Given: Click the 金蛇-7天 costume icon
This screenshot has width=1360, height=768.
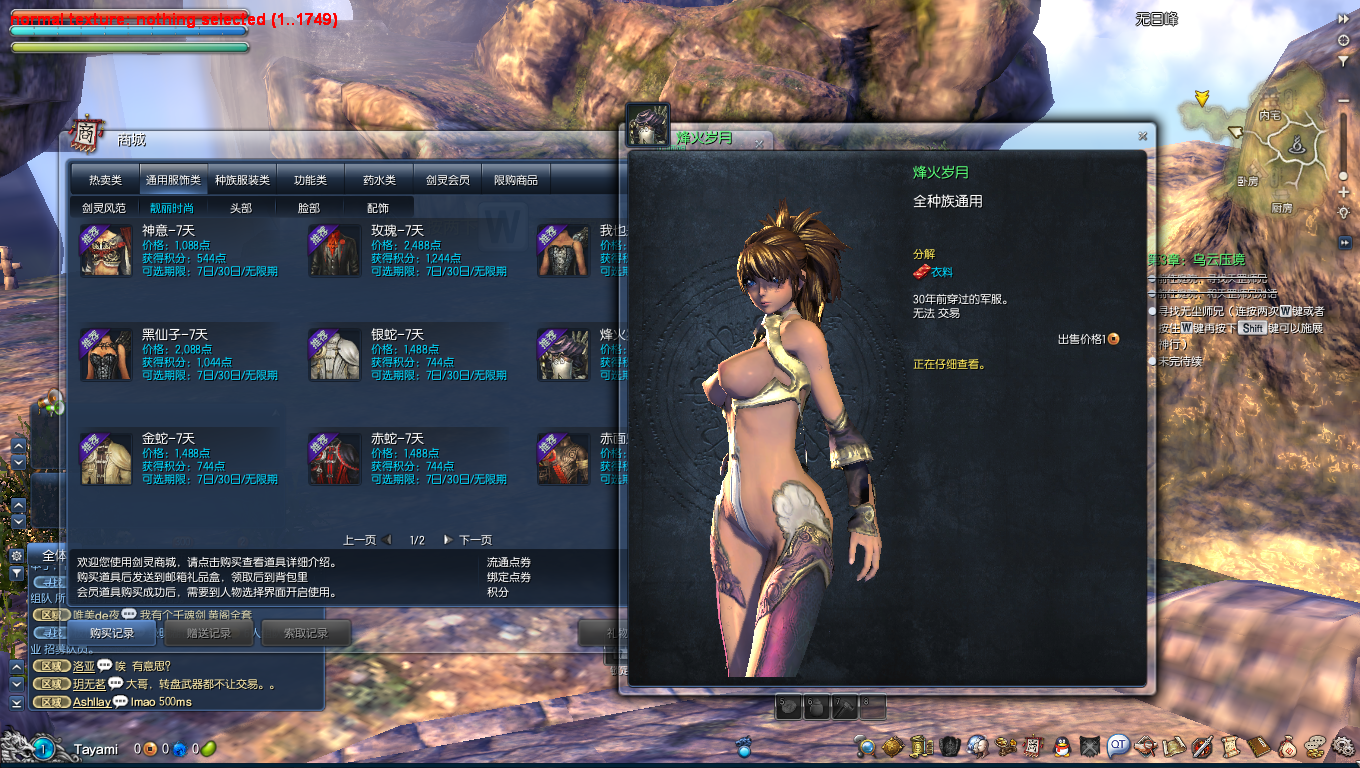Looking at the screenshot, I should [x=106, y=459].
